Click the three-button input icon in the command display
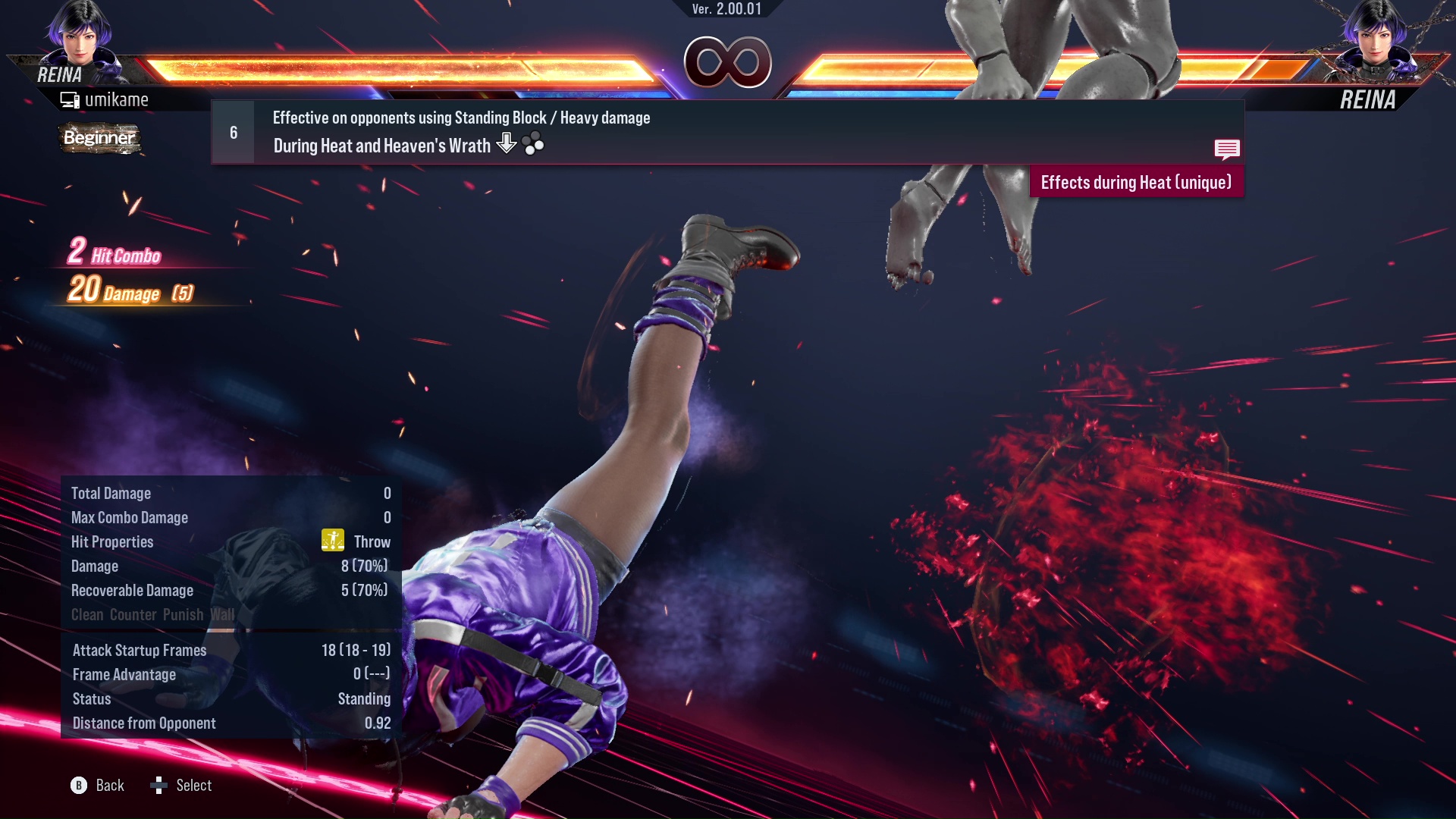1456x819 pixels. [533, 144]
